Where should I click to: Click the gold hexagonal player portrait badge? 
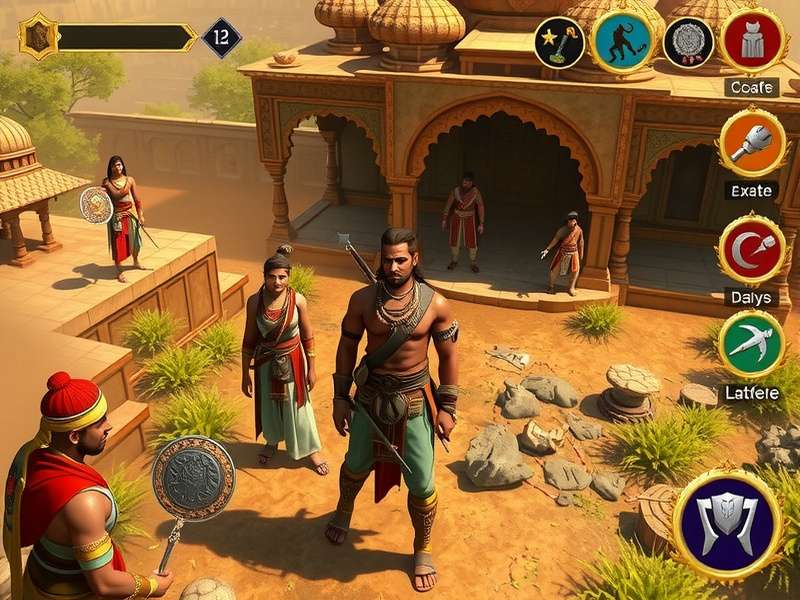[39, 37]
